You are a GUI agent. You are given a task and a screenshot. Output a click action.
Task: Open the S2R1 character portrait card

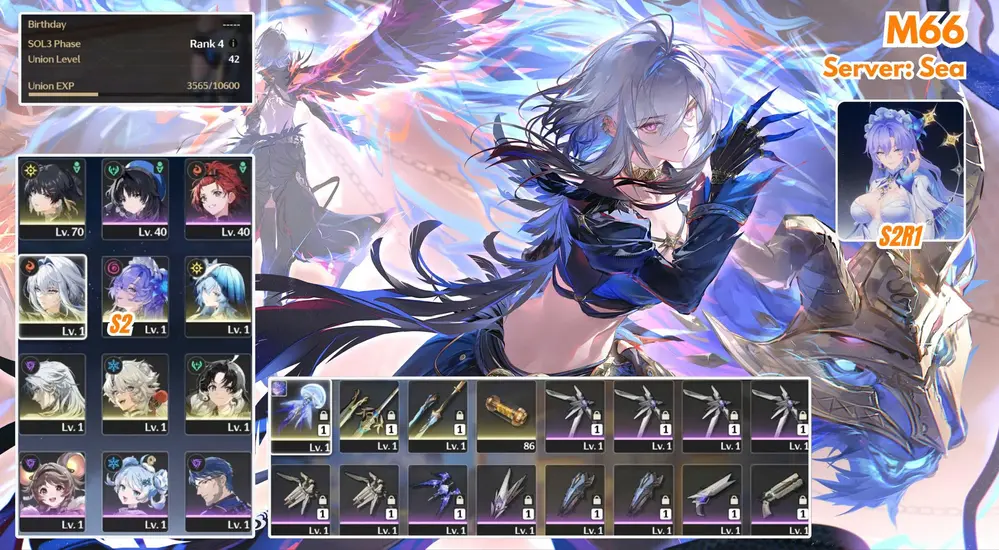[900, 170]
